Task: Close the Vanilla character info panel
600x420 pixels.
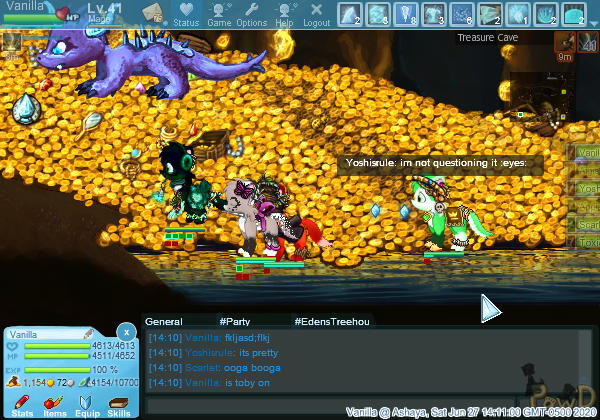Action: (x=125, y=331)
